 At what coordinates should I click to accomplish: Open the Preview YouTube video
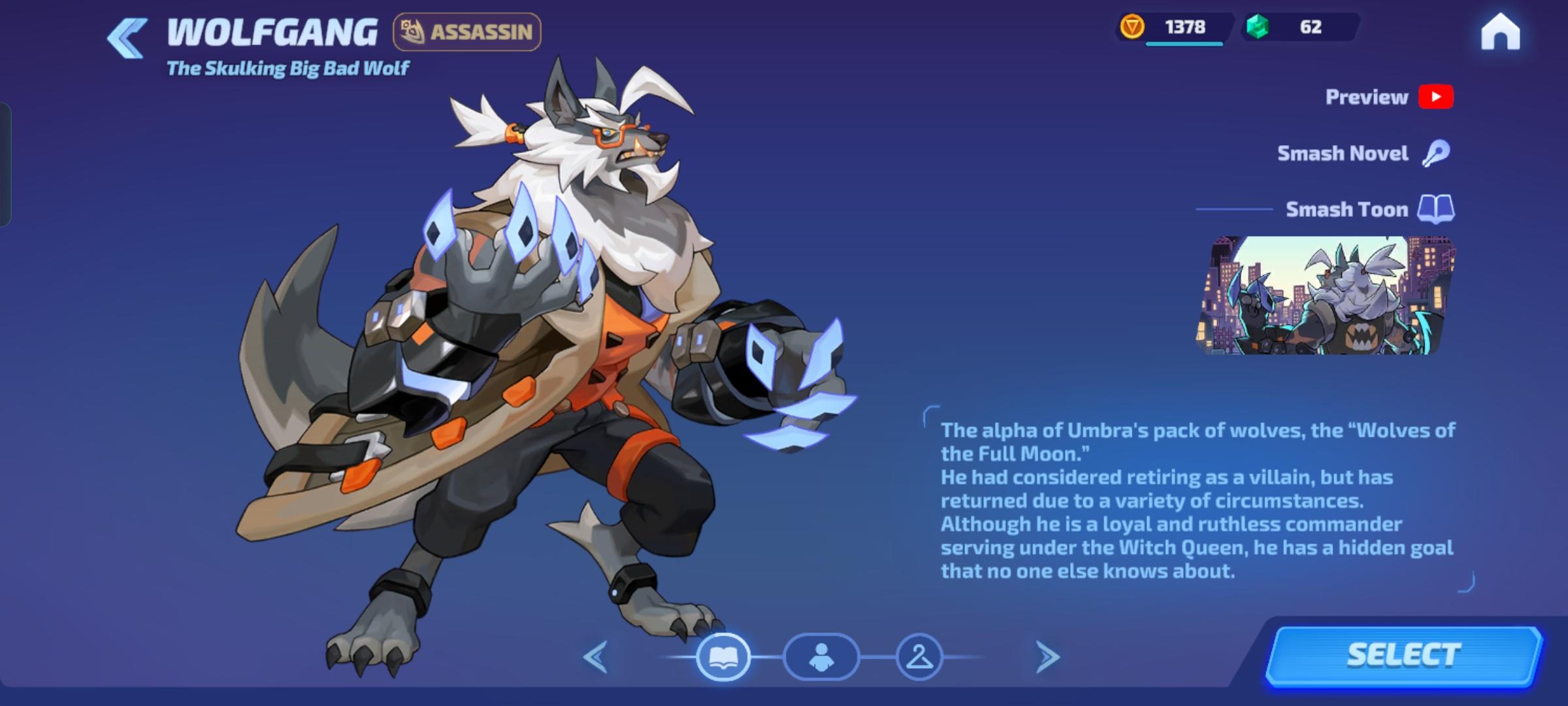(1437, 97)
